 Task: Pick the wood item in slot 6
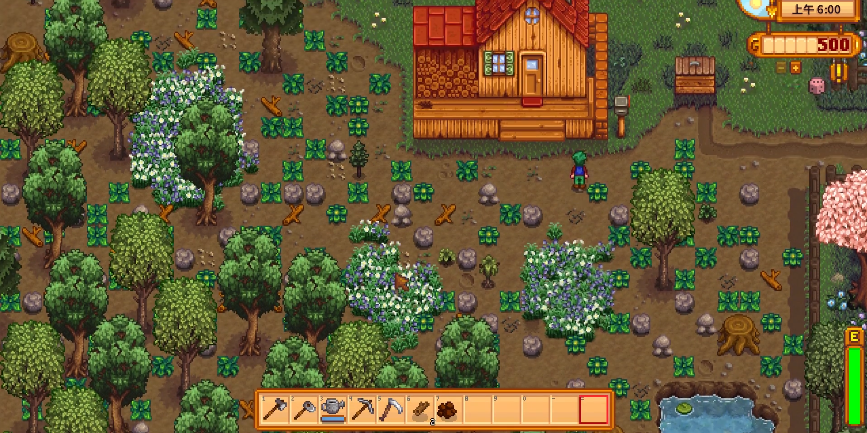pos(419,409)
